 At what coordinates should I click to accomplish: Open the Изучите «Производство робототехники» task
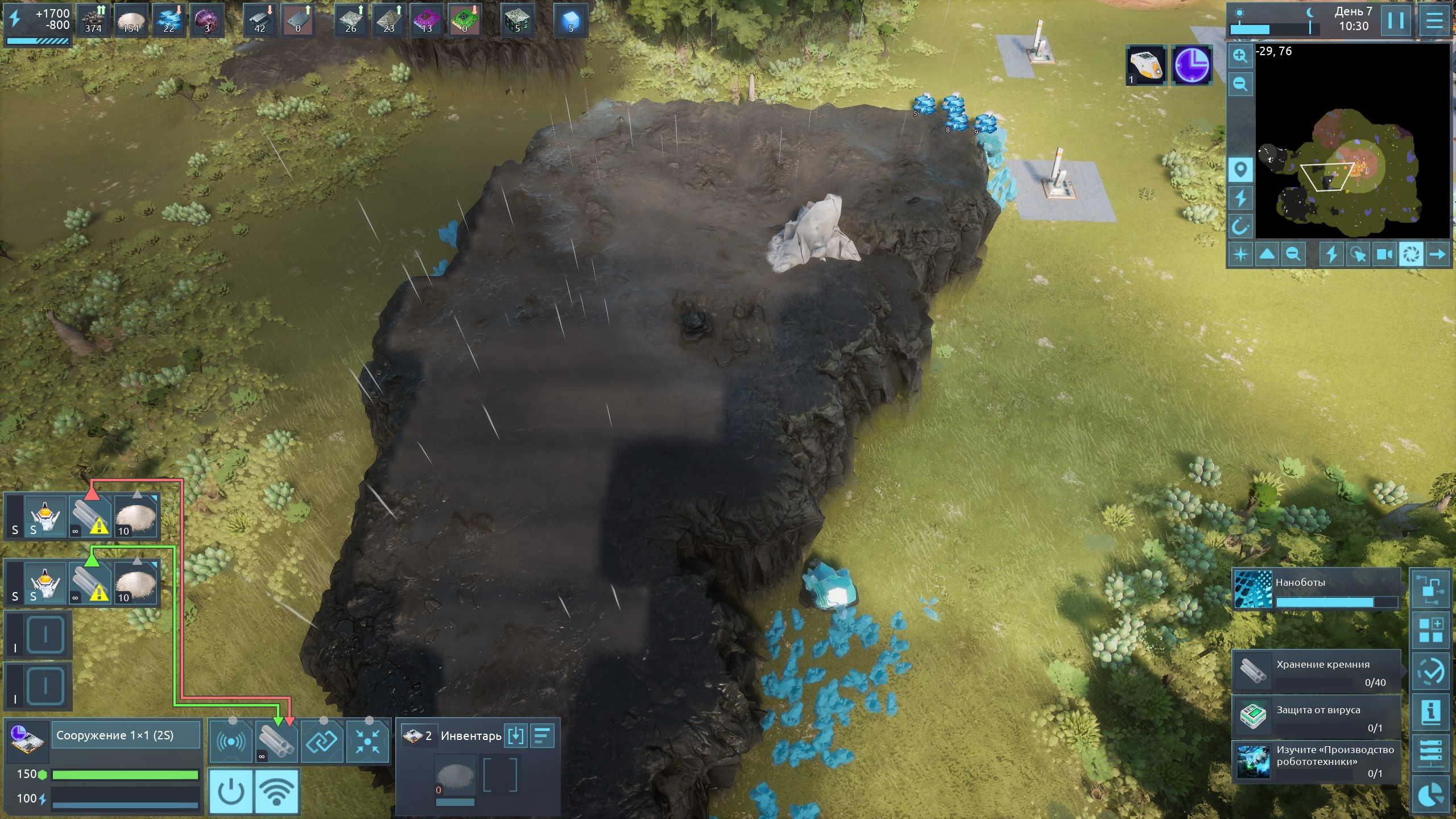[1316, 761]
